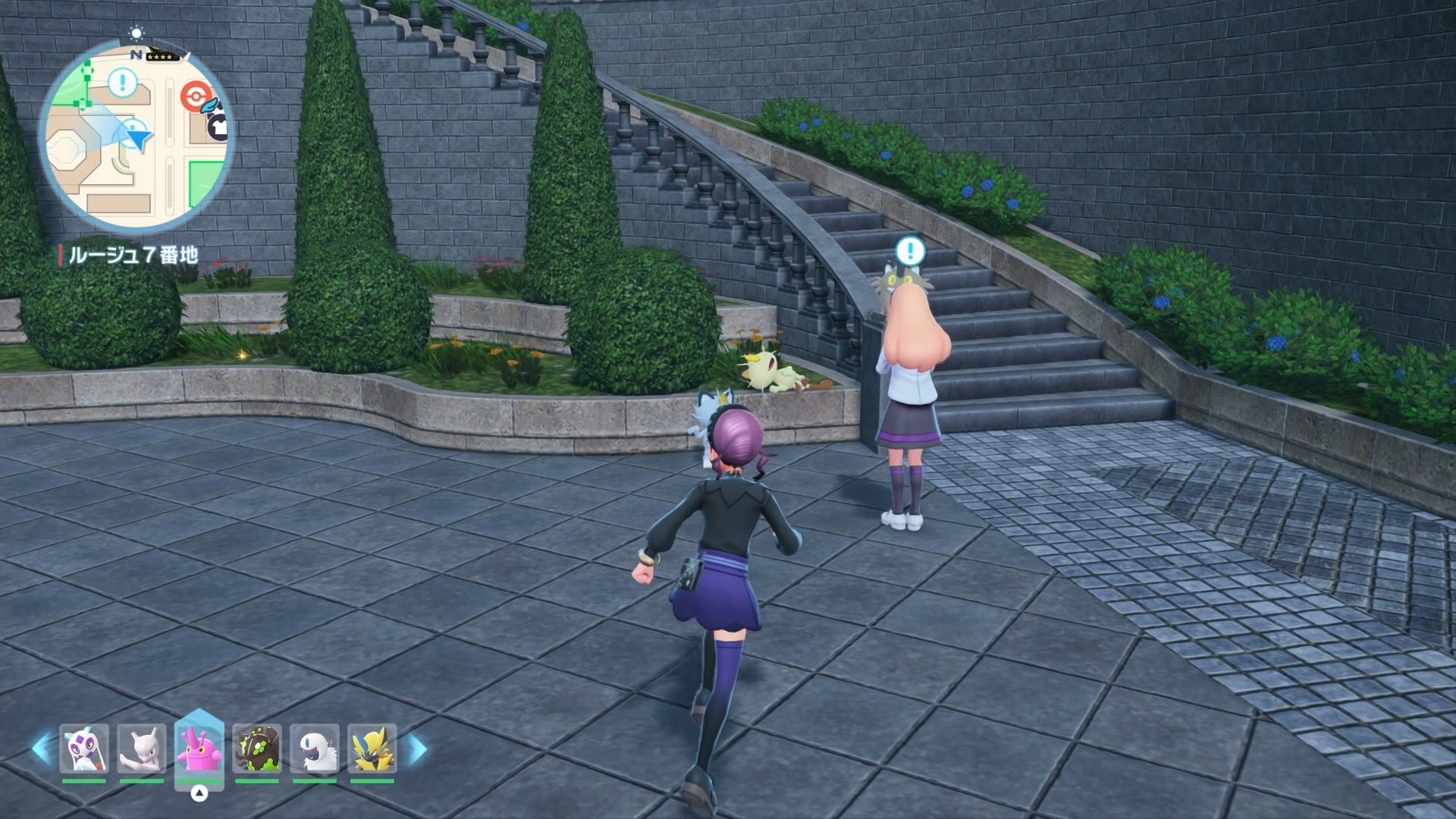Click the party bar's left arrow

click(x=42, y=748)
